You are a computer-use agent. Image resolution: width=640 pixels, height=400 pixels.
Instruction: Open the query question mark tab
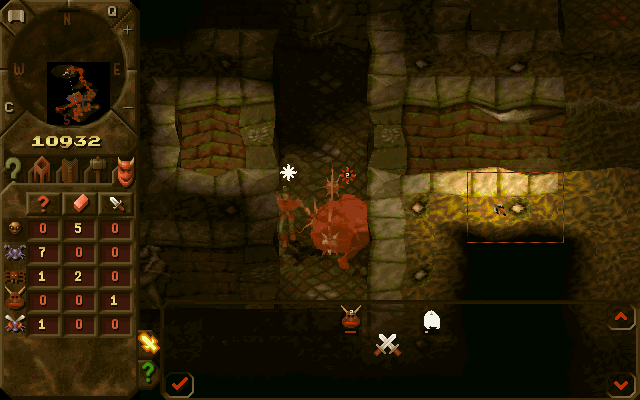click(x=13, y=170)
